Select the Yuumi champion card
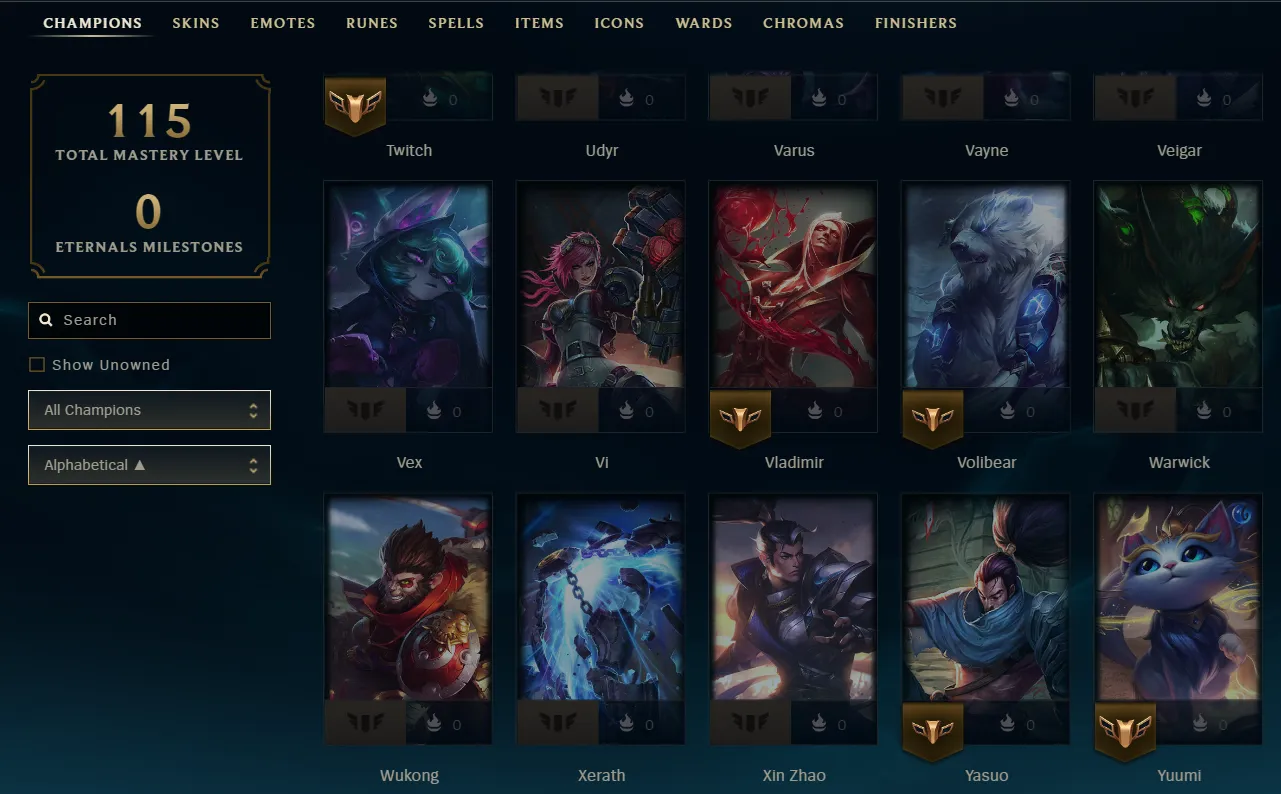This screenshot has width=1281, height=794. click(1178, 597)
